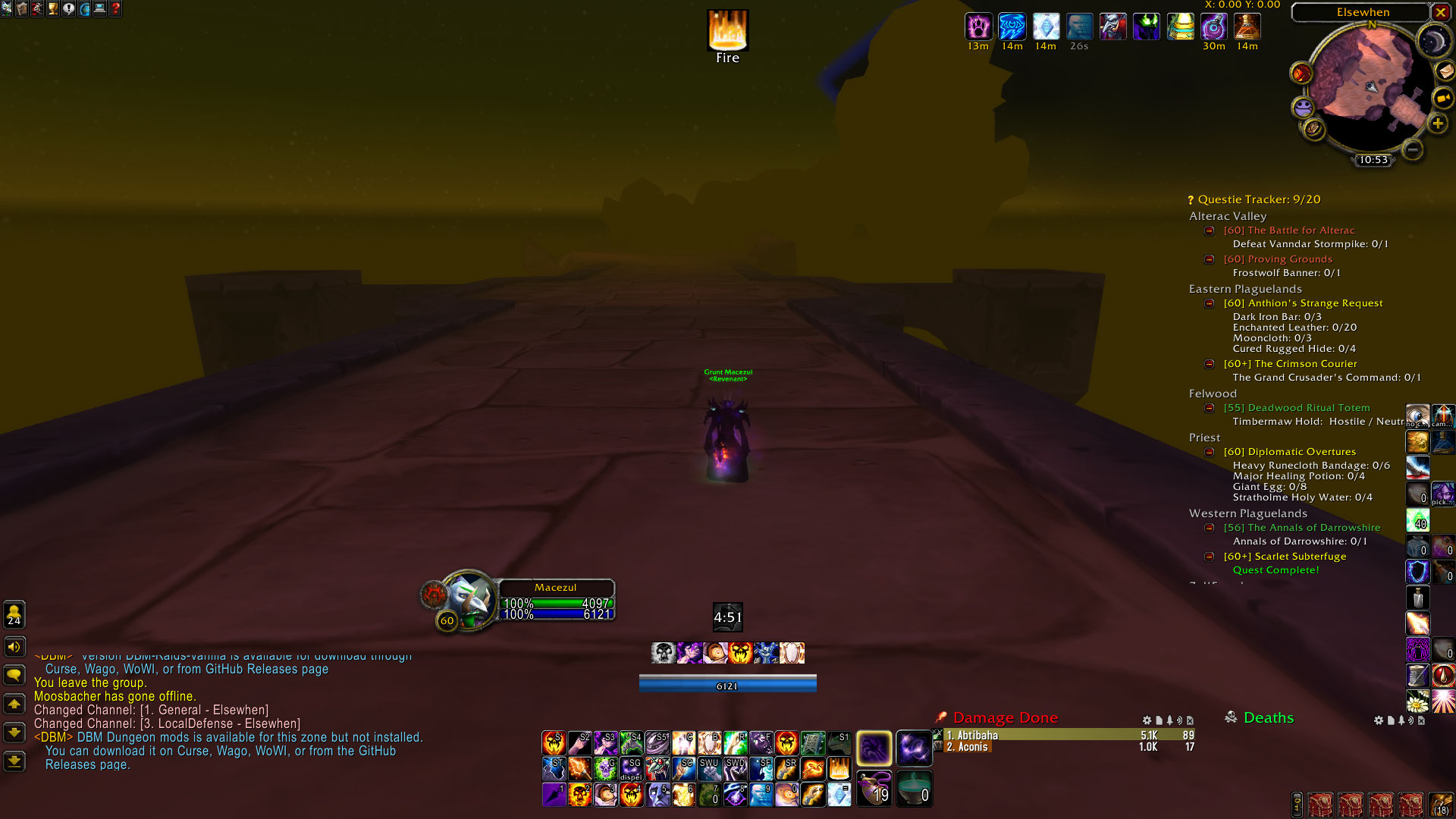This screenshot has width=1456, height=819.
Task: Use the ability bound to key SWD
Action: pos(735,768)
